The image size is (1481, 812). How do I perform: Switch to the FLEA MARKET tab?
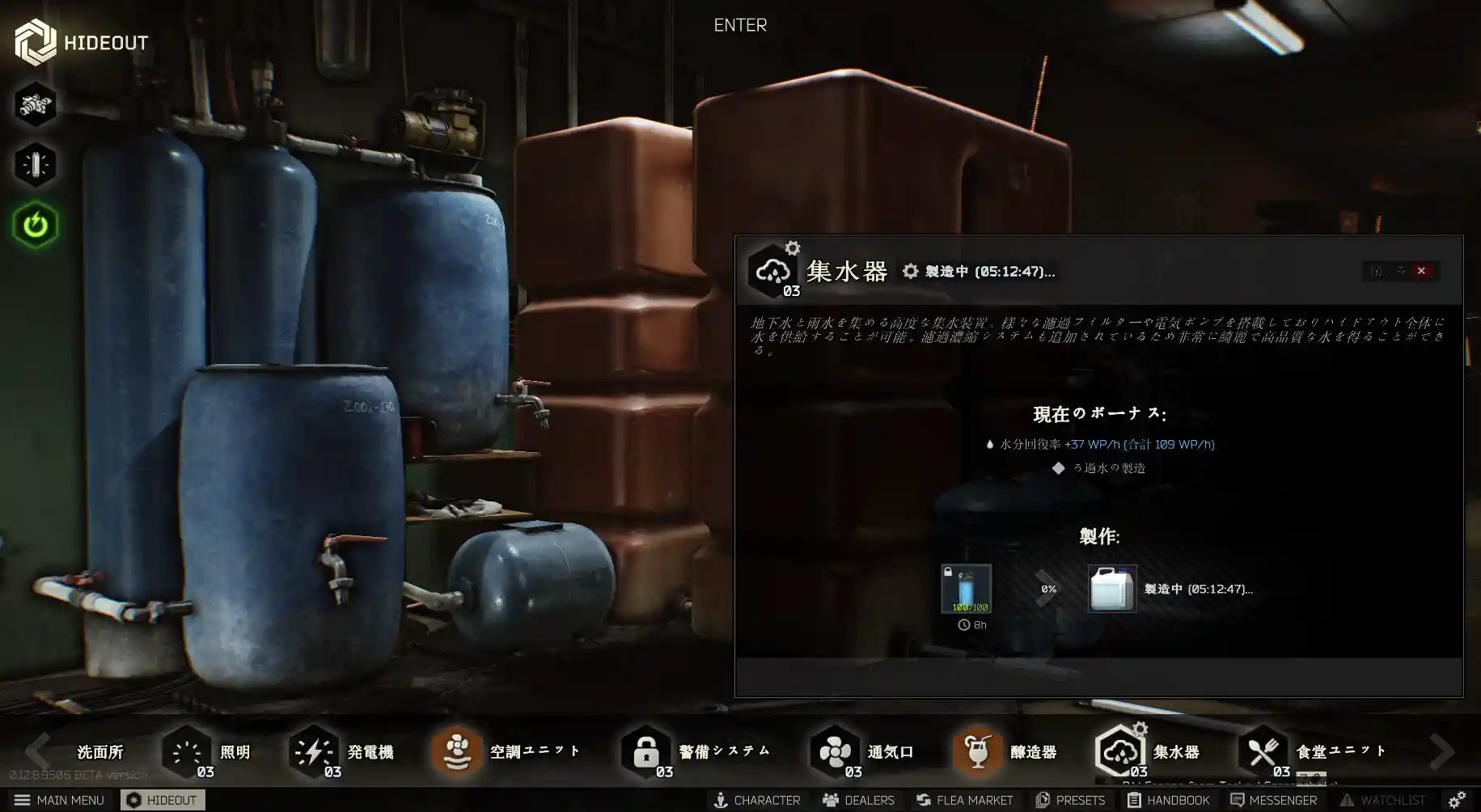[966, 799]
